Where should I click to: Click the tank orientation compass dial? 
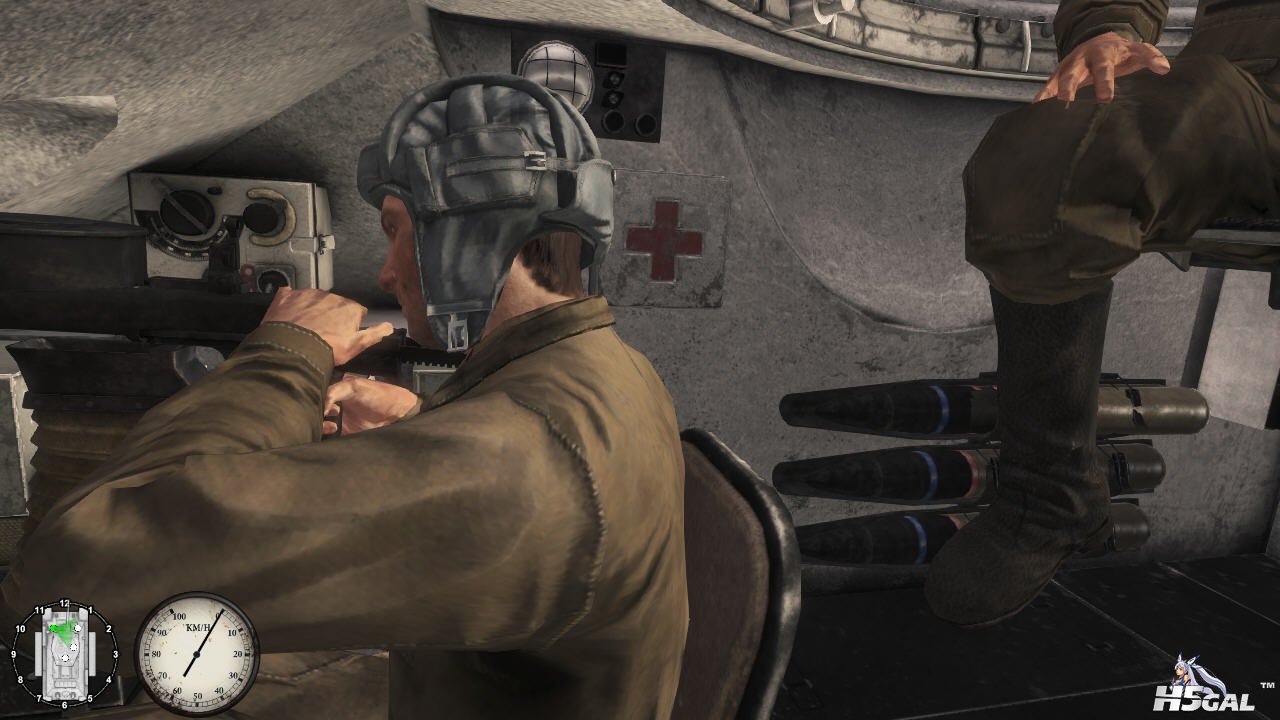64,654
